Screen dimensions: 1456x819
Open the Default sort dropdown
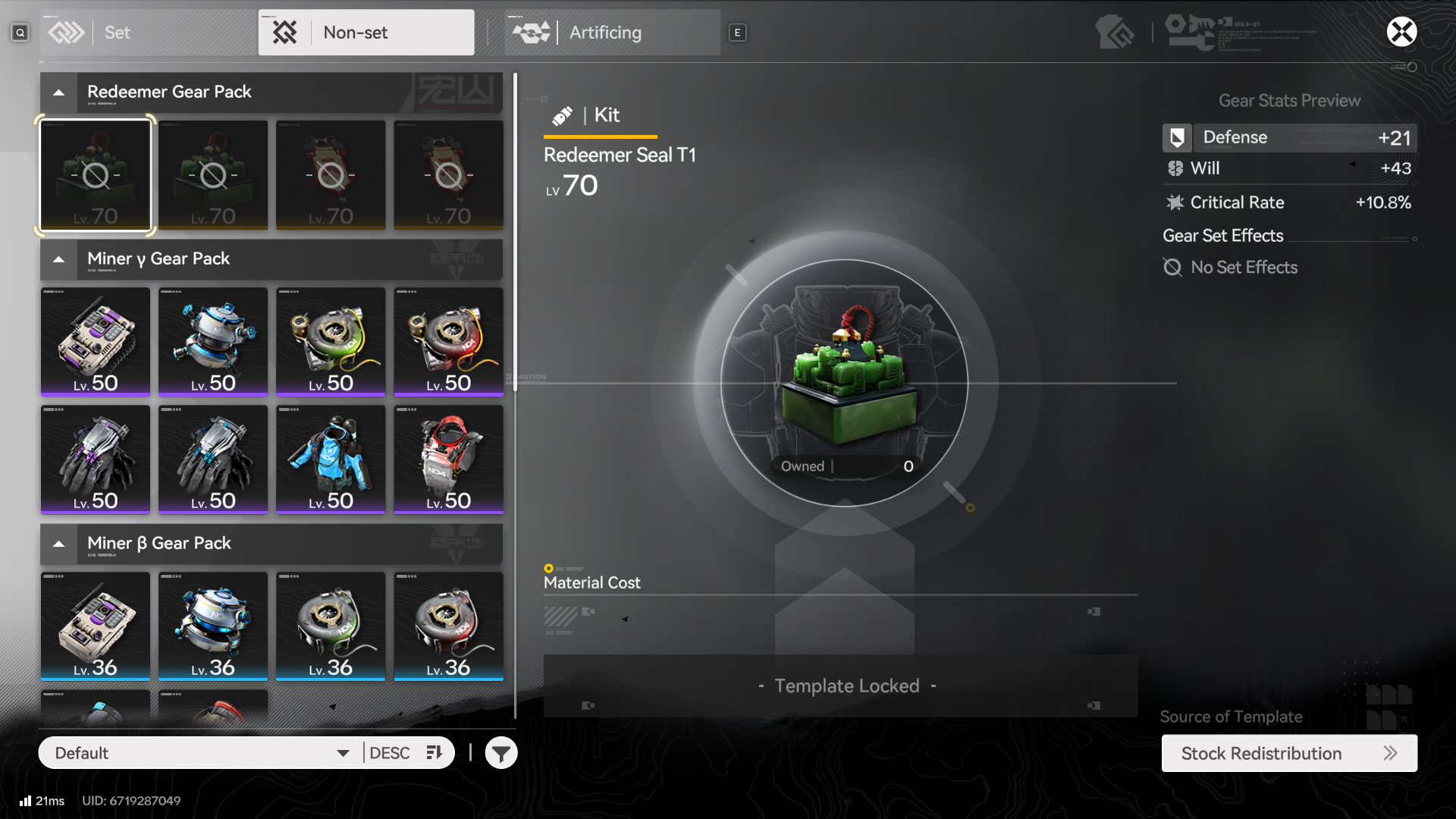click(x=201, y=753)
